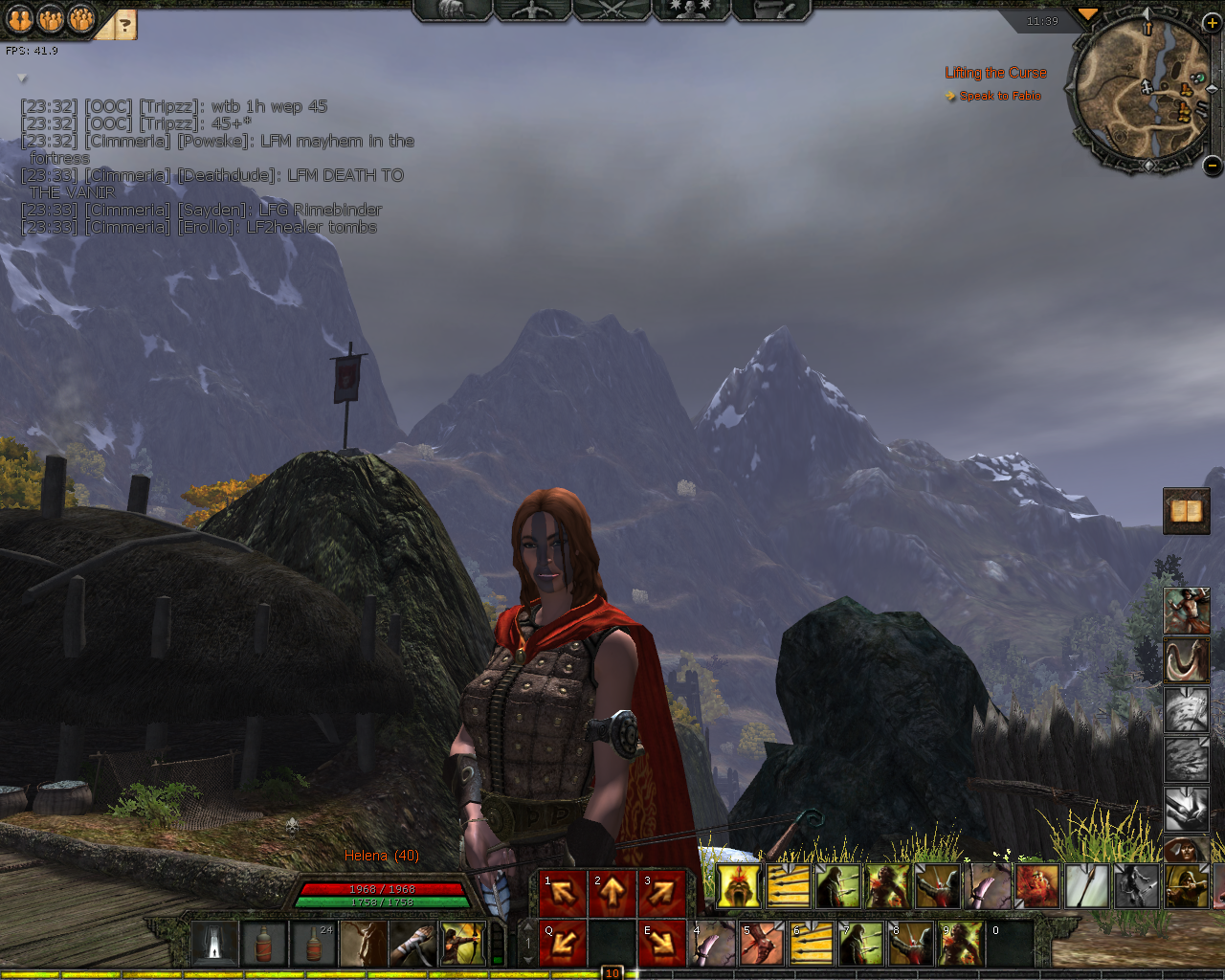Click the single-person orange icon top left
Image resolution: width=1225 pixels, height=980 pixels.
(x=20, y=18)
